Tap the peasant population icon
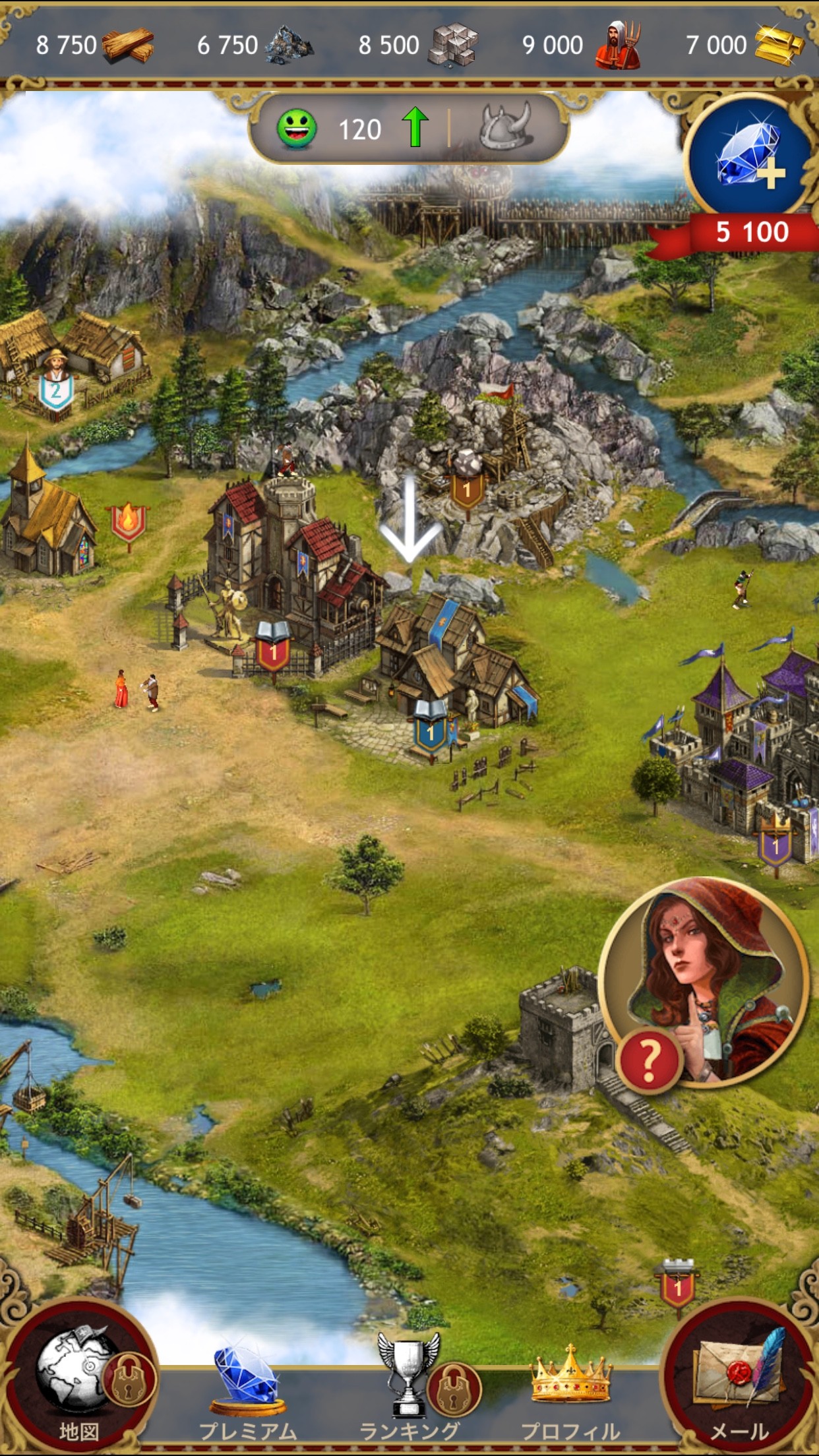819x1456 pixels. (617, 45)
